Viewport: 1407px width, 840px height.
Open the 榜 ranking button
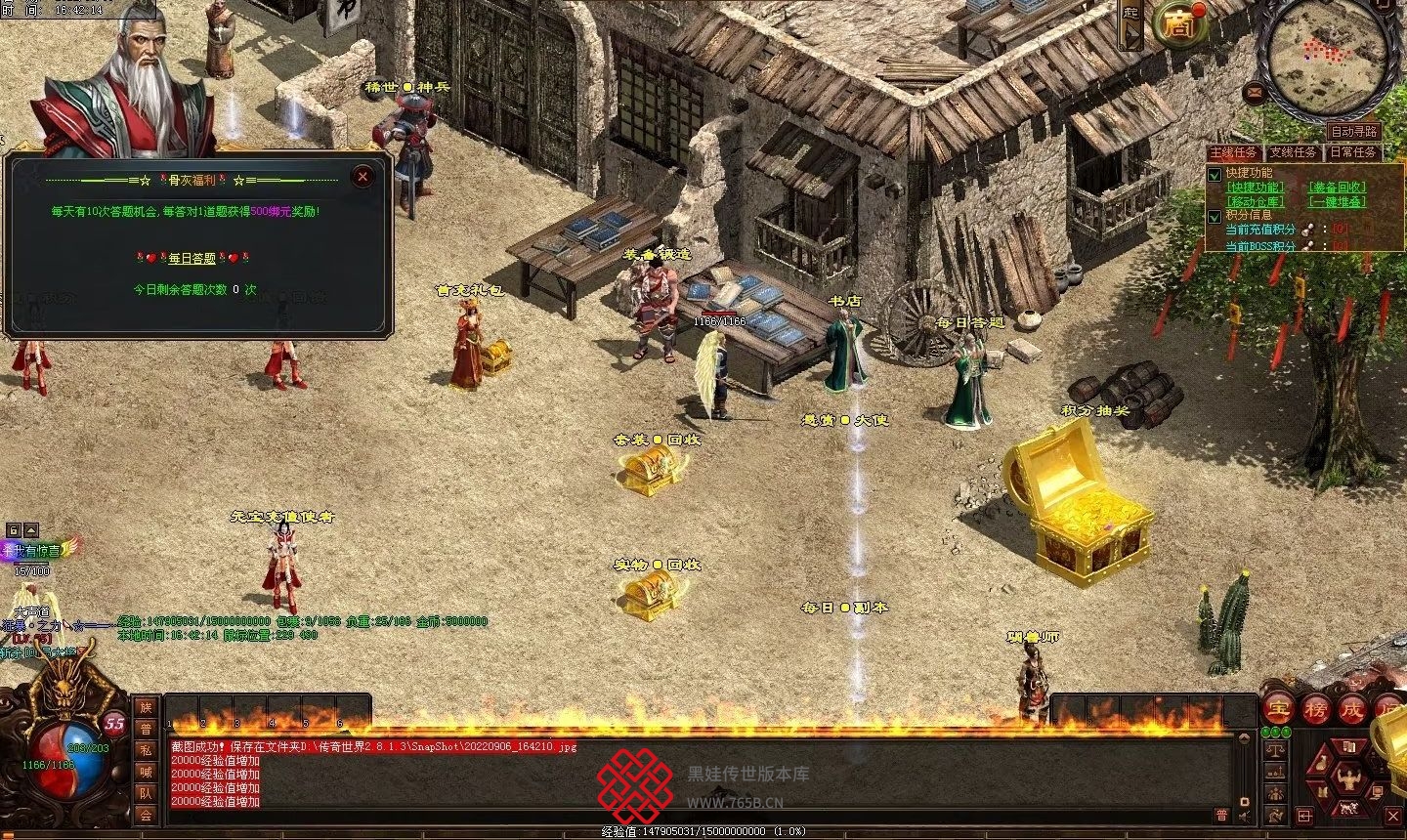(x=1315, y=708)
